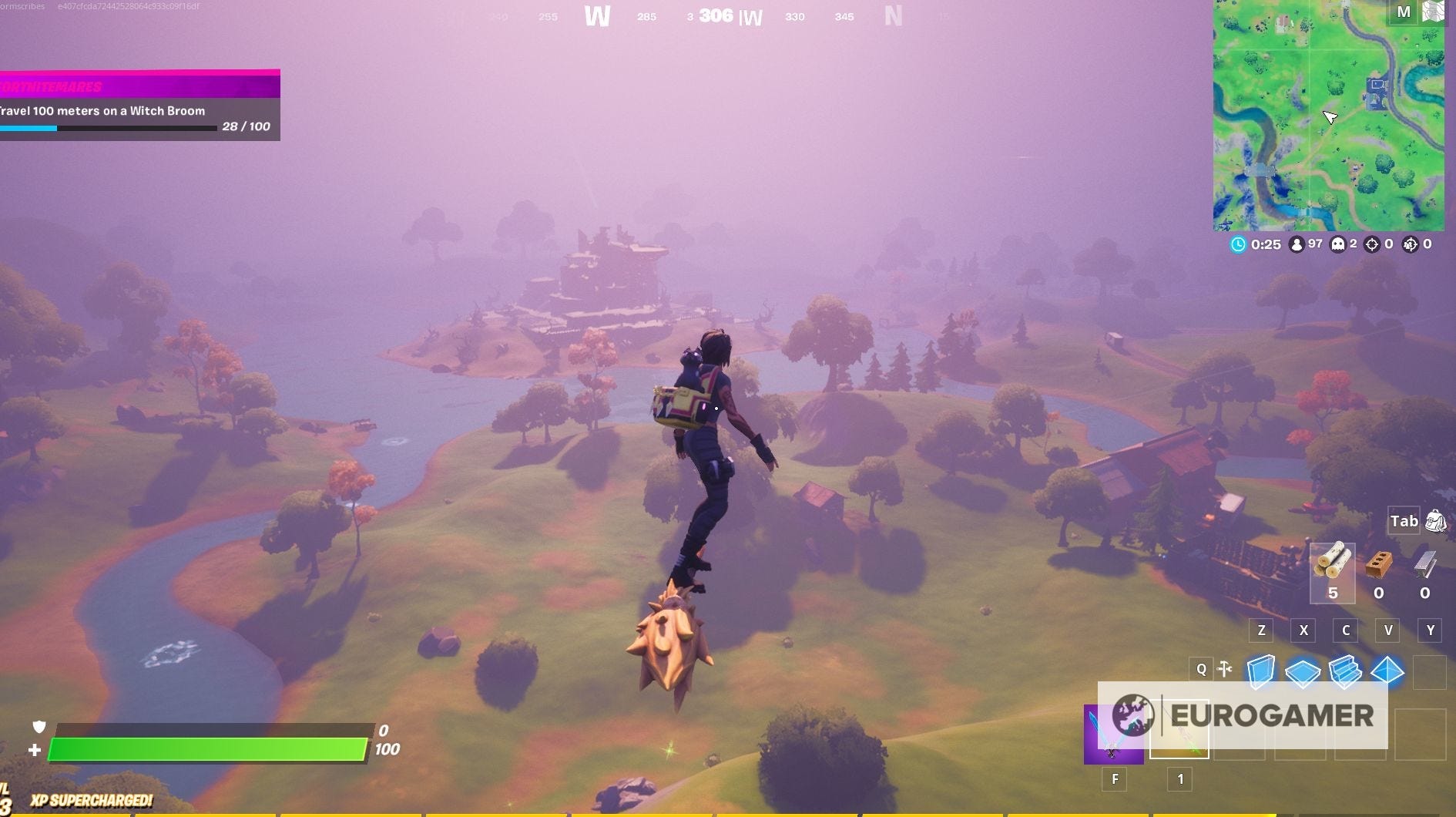Click the Tab key inventory prompt
The width and height of the screenshot is (1456, 817).
coord(1404,521)
